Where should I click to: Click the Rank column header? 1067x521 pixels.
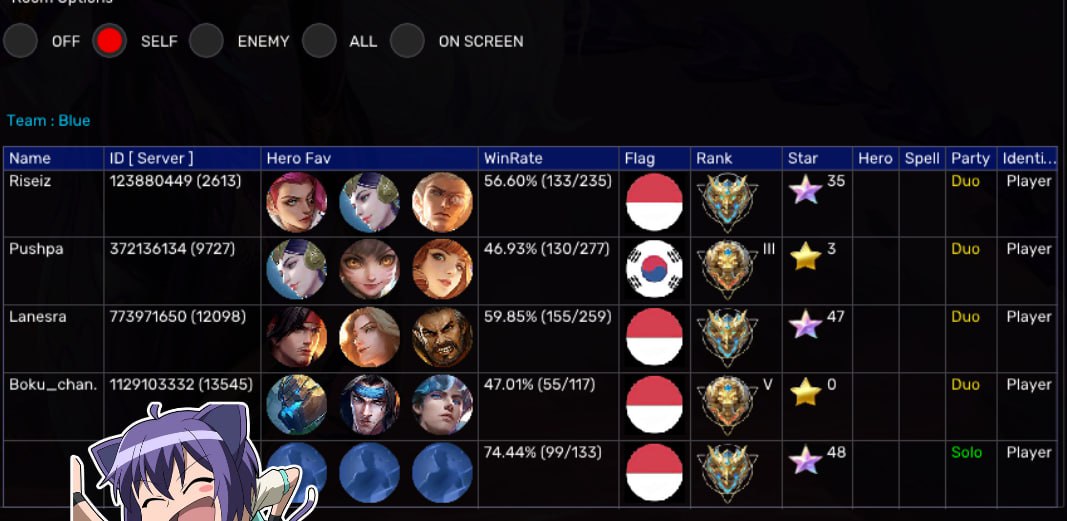click(714, 158)
